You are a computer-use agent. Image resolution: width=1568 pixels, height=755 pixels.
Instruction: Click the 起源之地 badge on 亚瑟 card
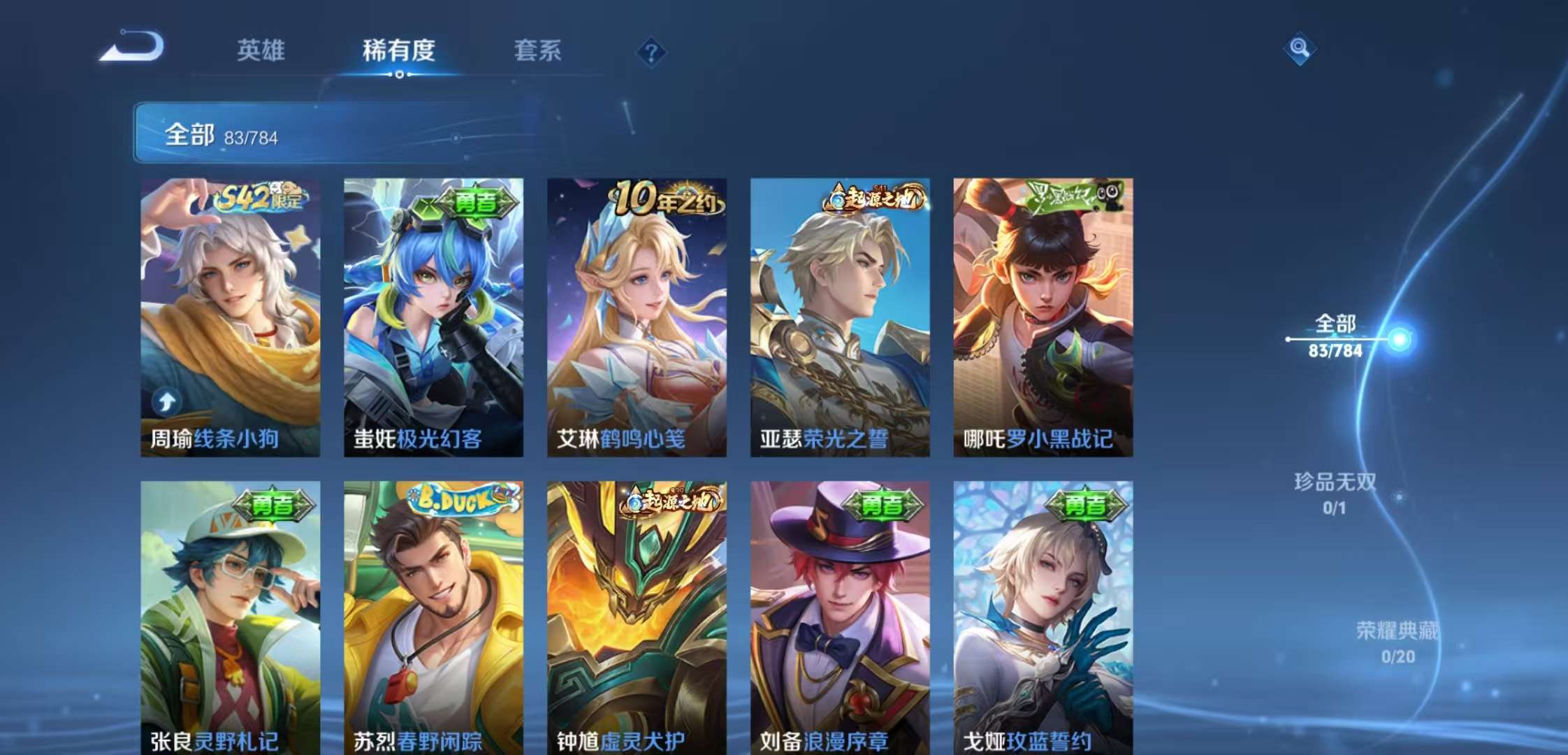(x=871, y=198)
